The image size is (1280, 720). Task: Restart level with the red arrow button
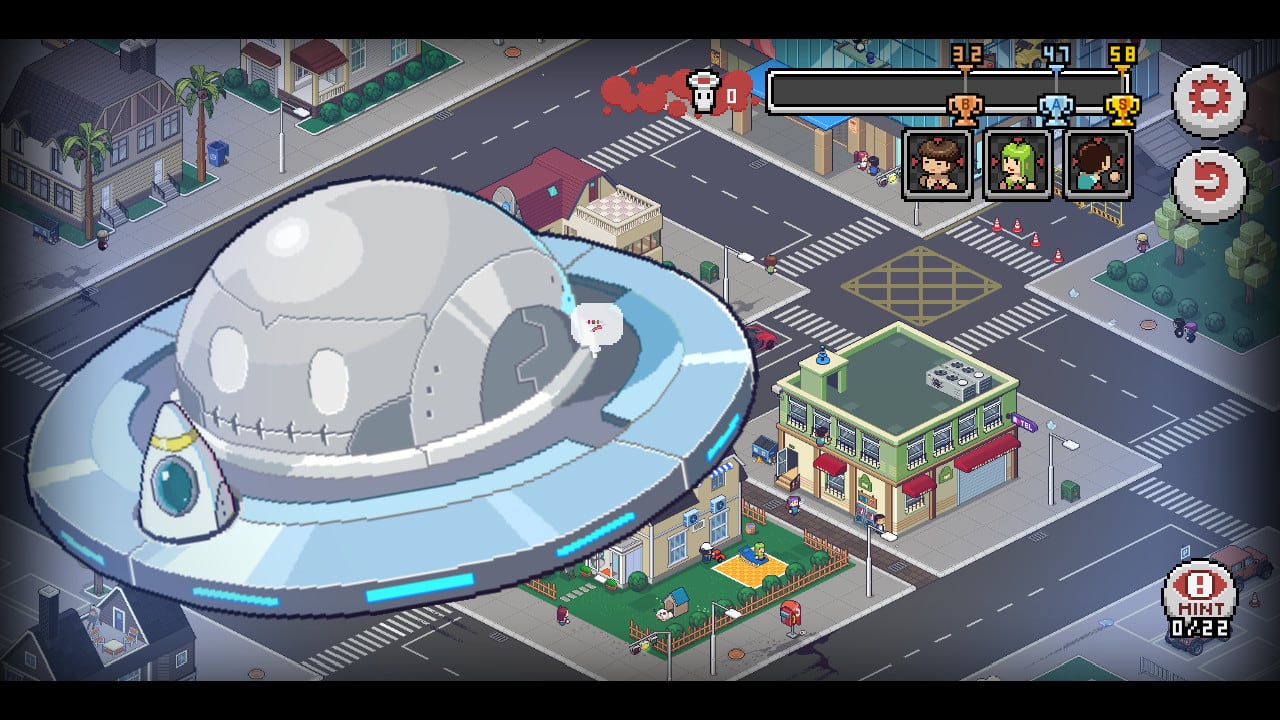tap(1209, 184)
